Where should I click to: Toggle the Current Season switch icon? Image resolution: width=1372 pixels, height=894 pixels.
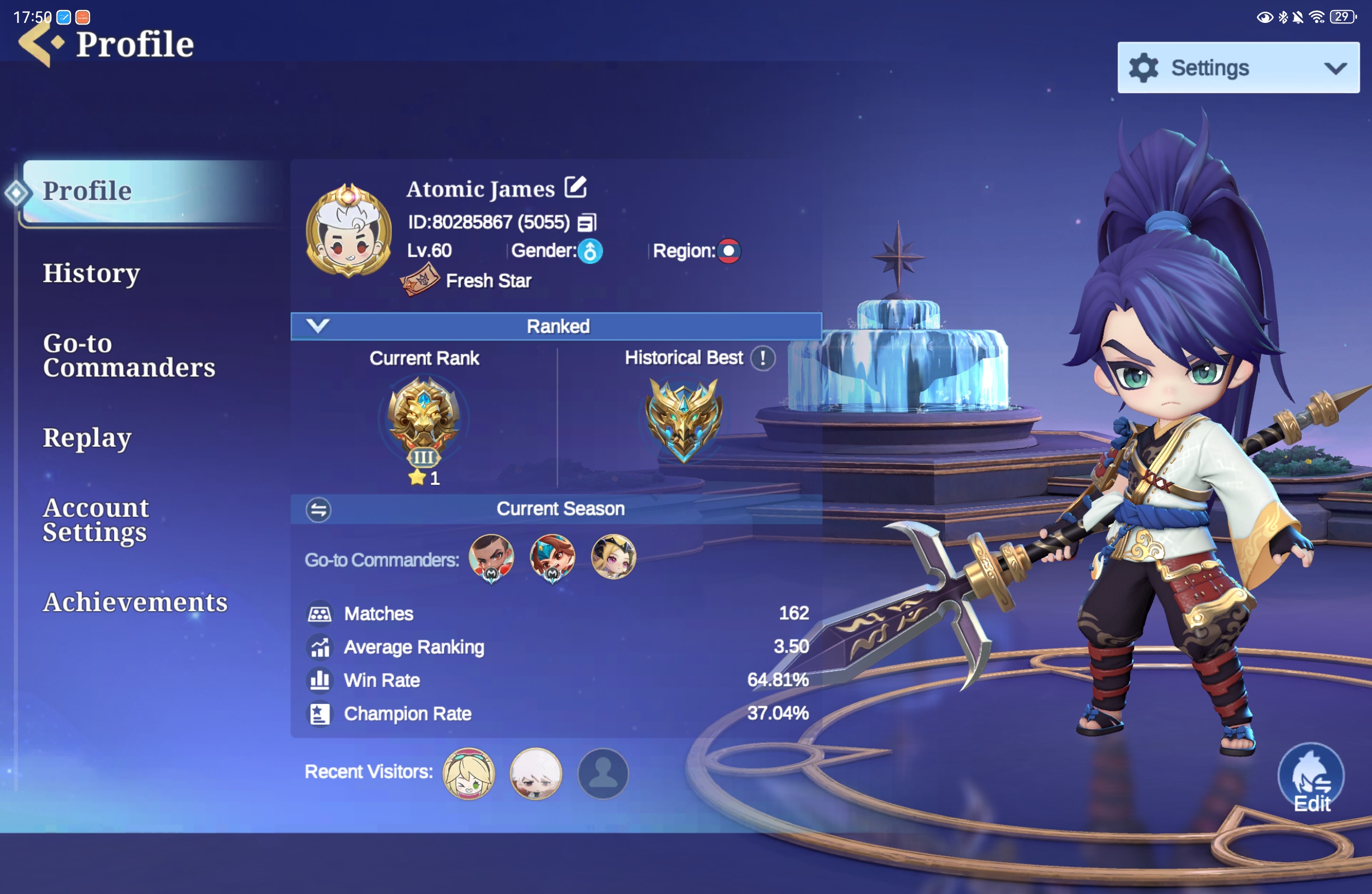coord(318,509)
